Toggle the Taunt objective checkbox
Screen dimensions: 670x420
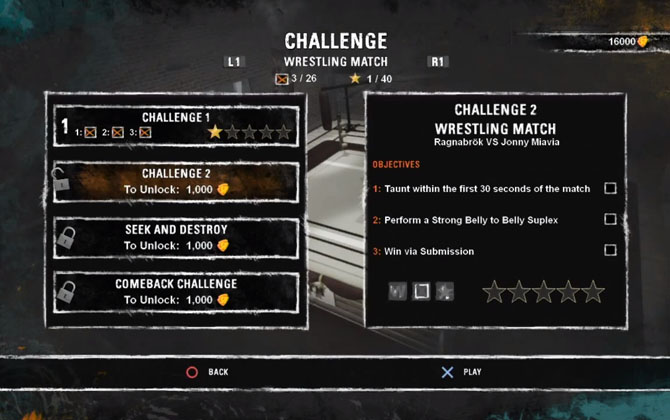(x=610, y=188)
